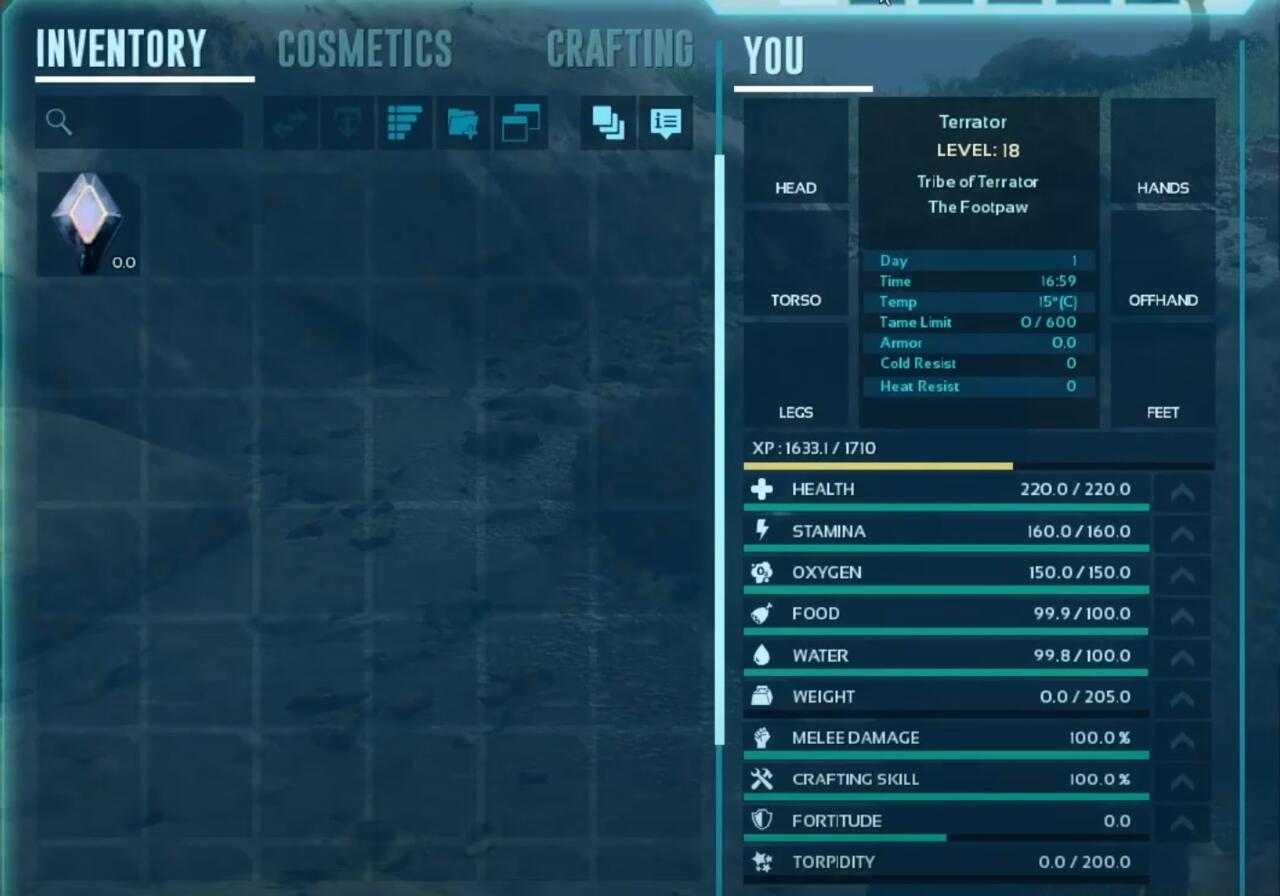Screen dimensions: 1280x896
Task: Click the Stamina lightning bolt icon
Action: [763, 531]
